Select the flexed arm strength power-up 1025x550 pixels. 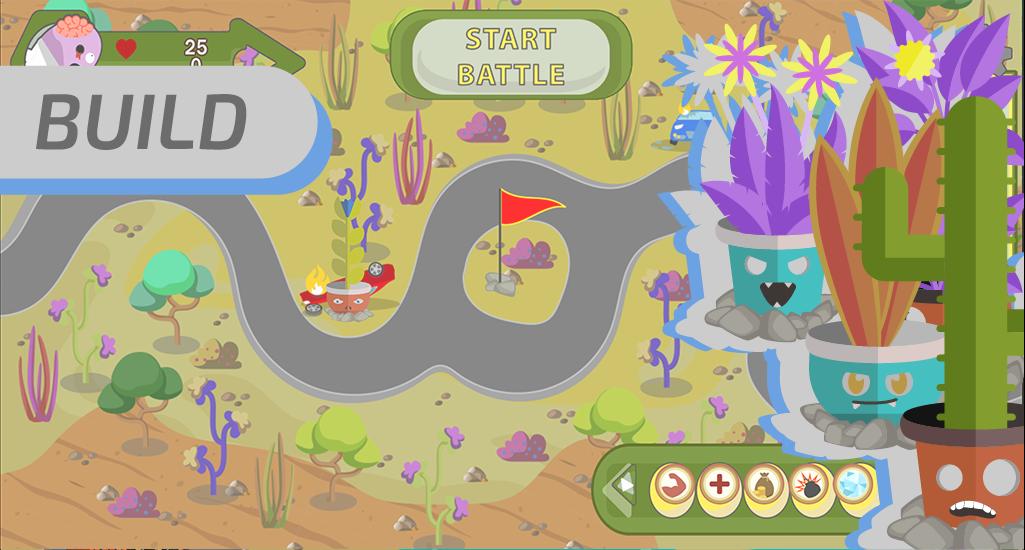[673, 487]
